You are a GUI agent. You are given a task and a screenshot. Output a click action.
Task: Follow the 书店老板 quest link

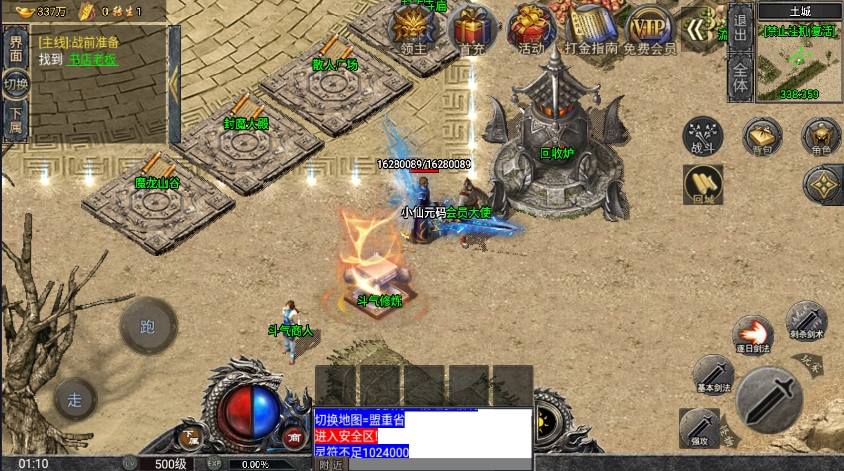(93, 60)
